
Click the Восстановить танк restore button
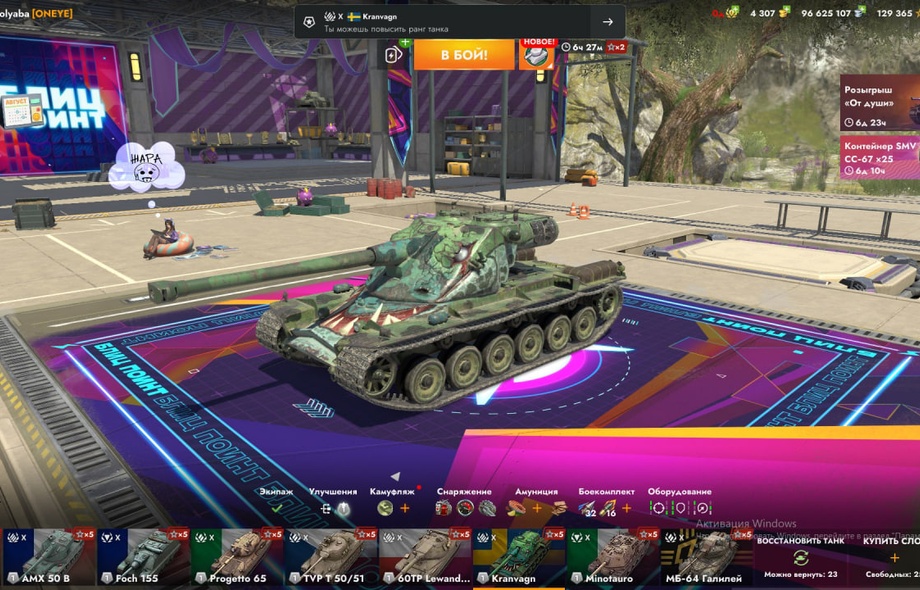(x=799, y=556)
